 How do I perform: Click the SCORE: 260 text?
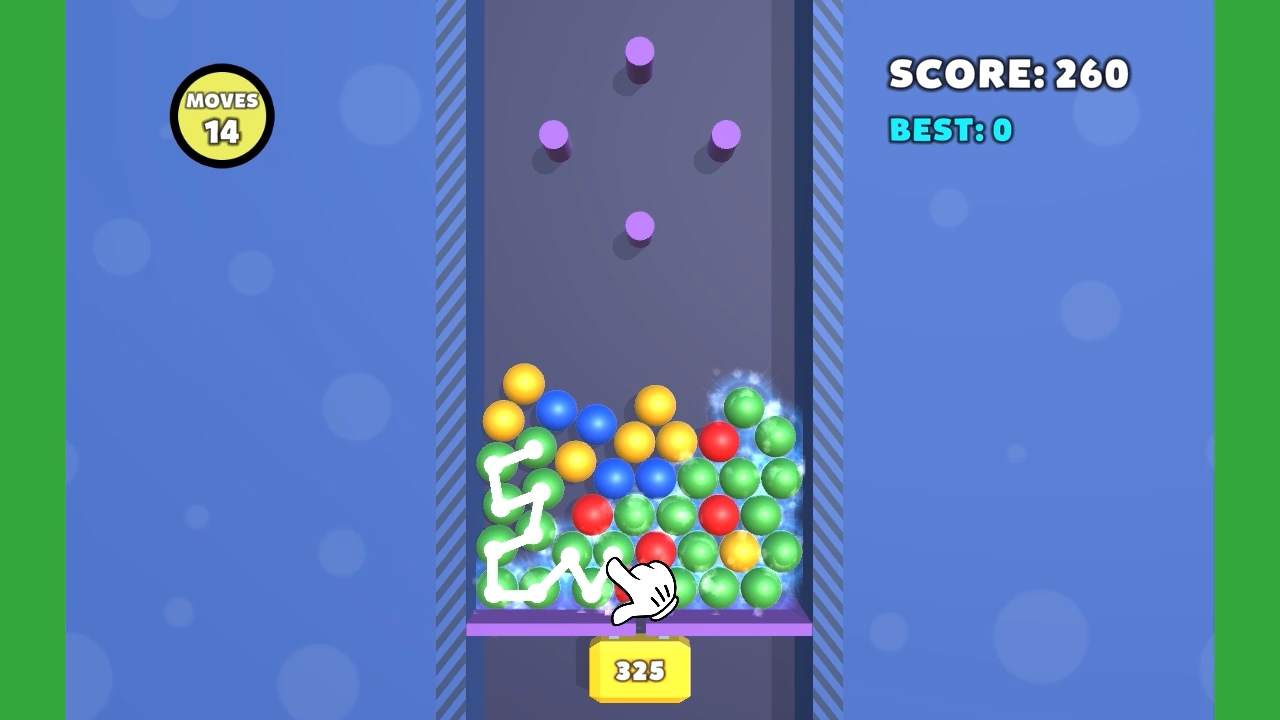click(1008, 74)
